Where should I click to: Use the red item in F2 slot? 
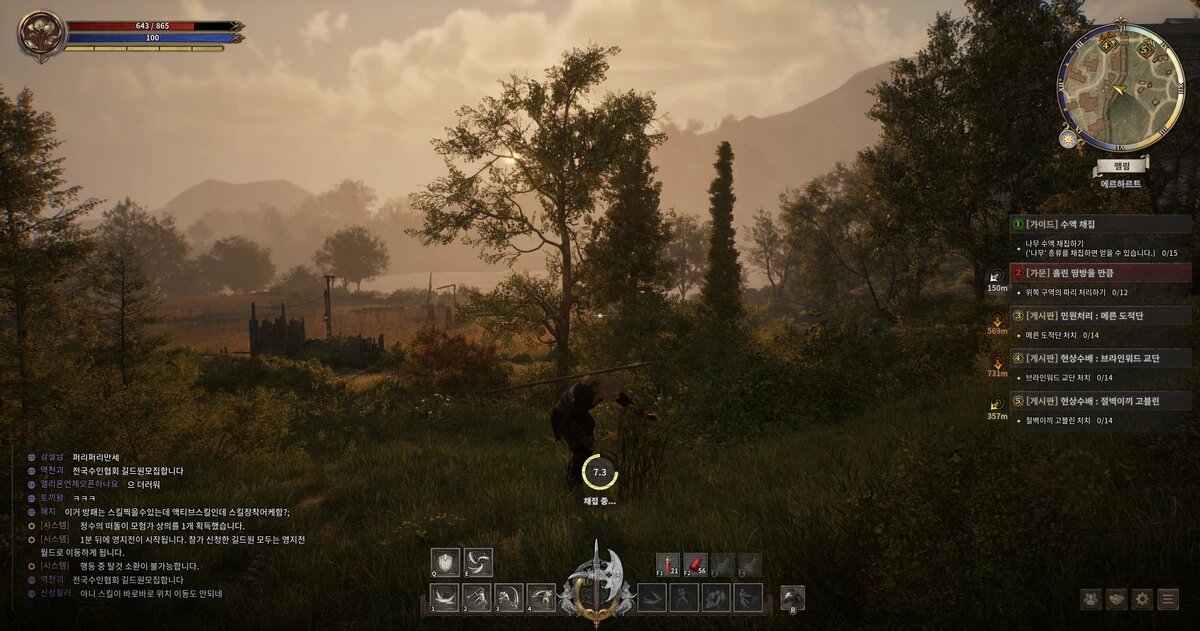(695, 565)
